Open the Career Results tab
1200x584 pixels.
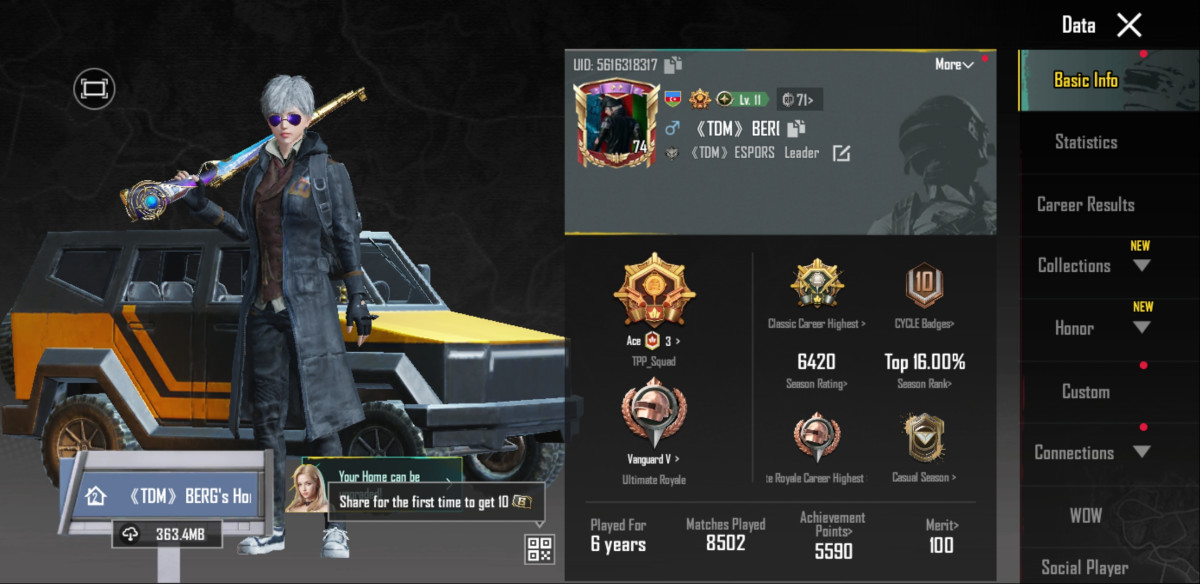click(1086, 204)
